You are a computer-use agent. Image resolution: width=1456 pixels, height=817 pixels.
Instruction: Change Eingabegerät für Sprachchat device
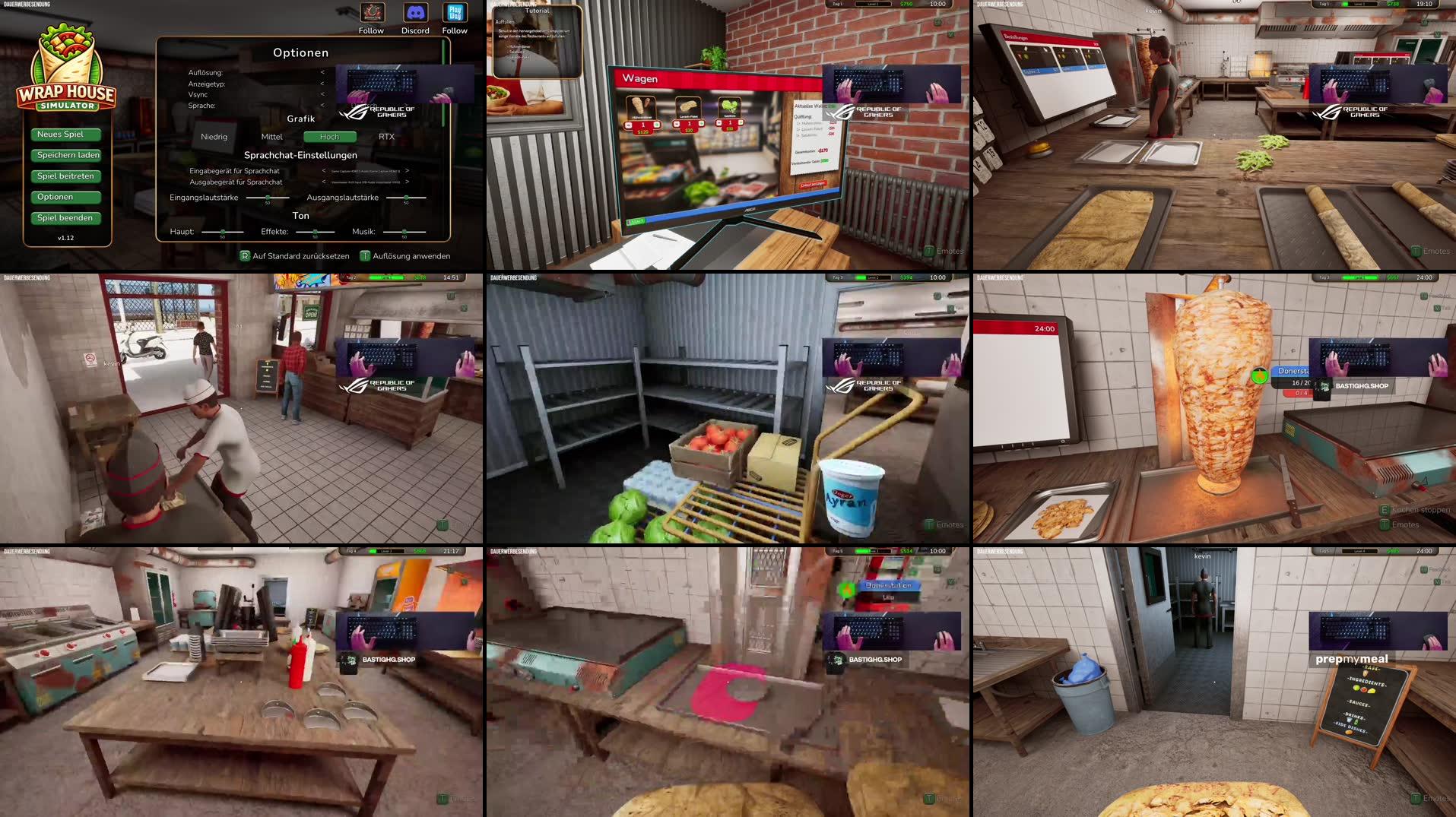(x=406, y=170)
